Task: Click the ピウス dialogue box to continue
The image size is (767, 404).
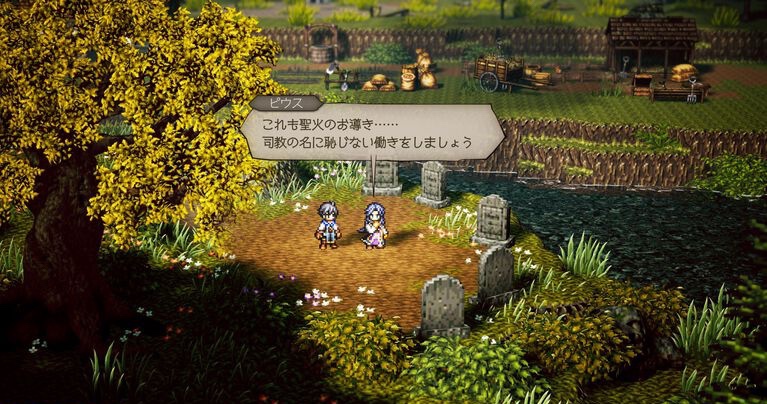Action: tap(370, 133)
